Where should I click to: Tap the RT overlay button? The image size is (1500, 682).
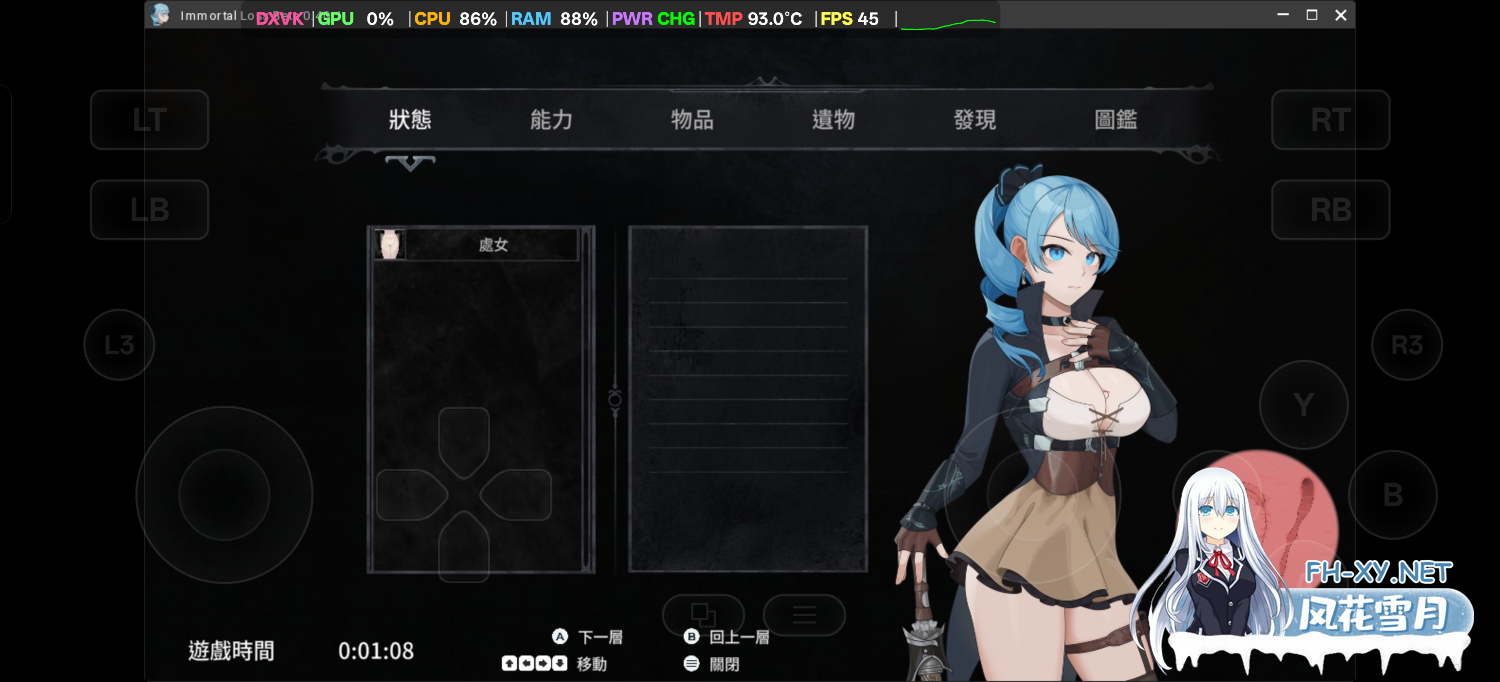(1330, 120)
